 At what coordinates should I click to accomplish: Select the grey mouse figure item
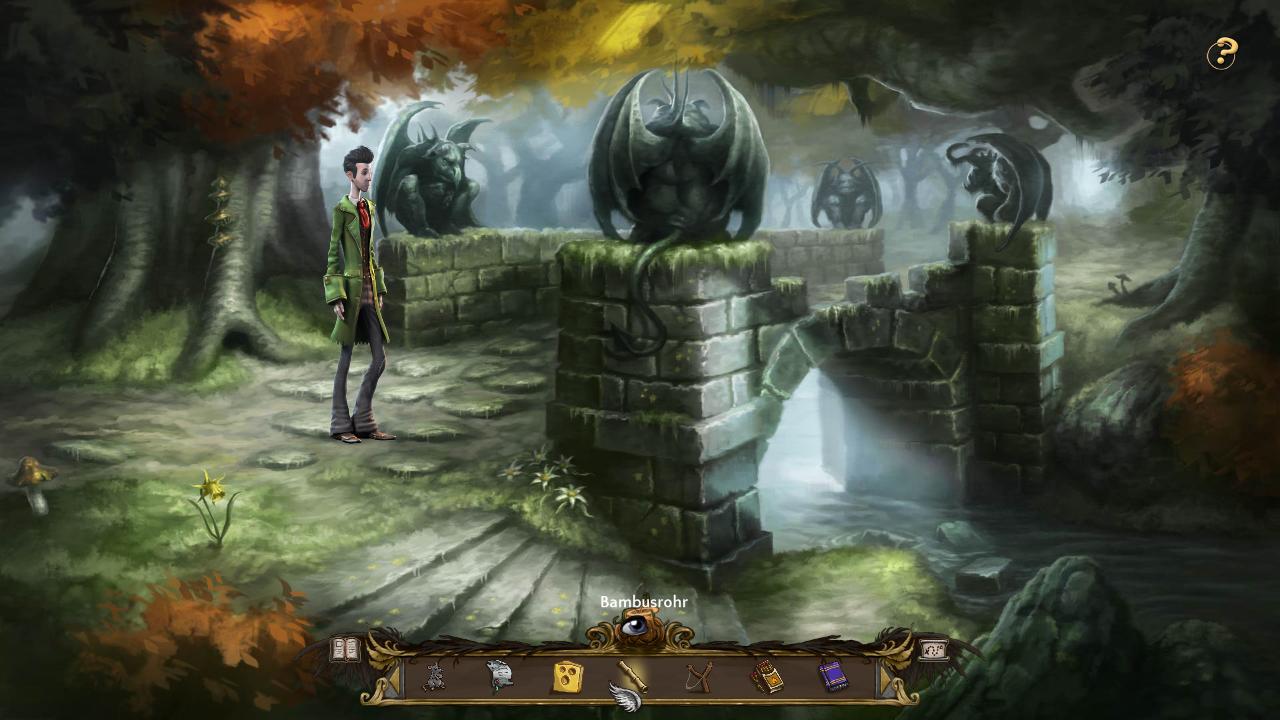434,677
